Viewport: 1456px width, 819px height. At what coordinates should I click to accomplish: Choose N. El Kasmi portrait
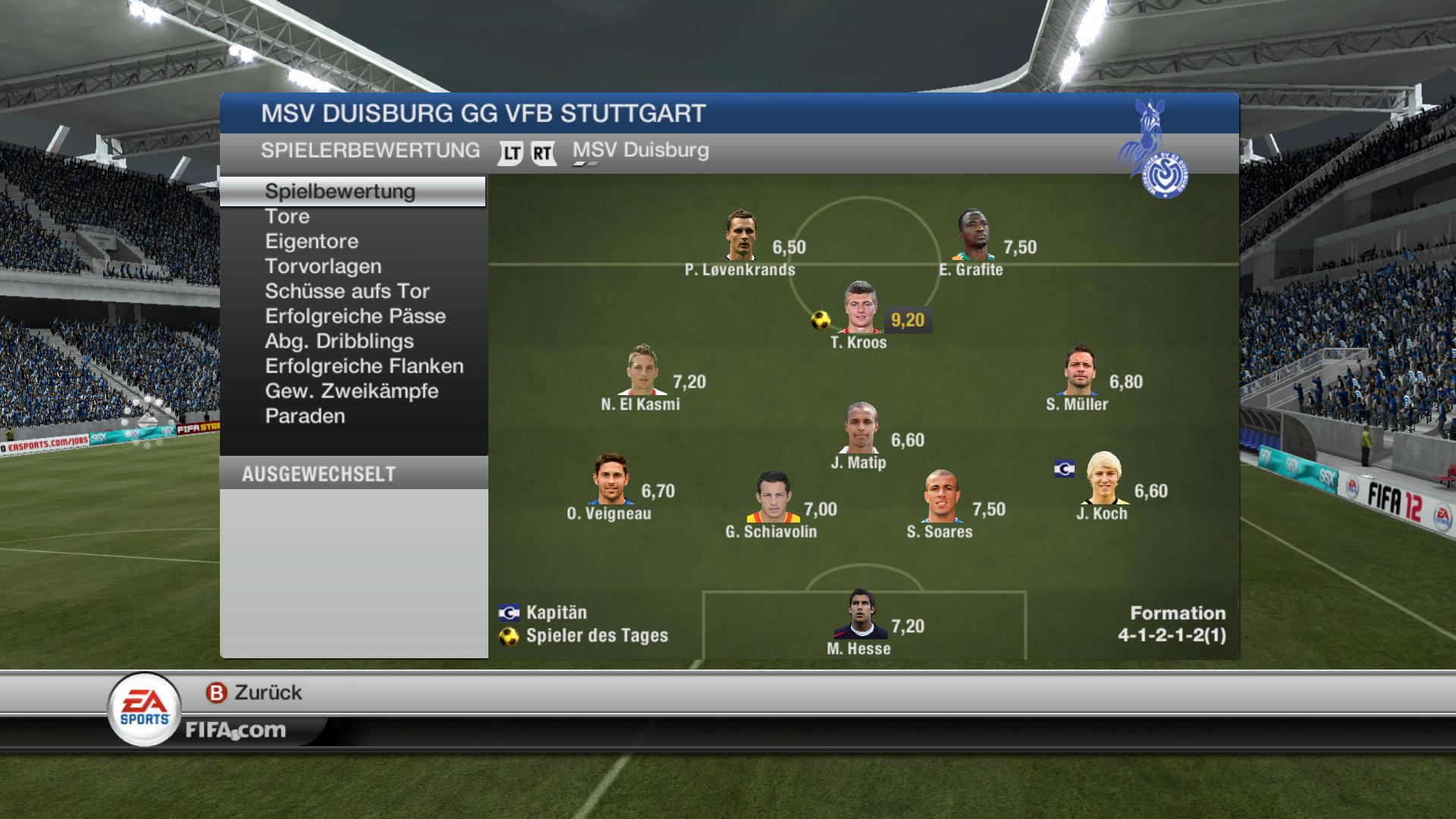[x=642, y=371]
